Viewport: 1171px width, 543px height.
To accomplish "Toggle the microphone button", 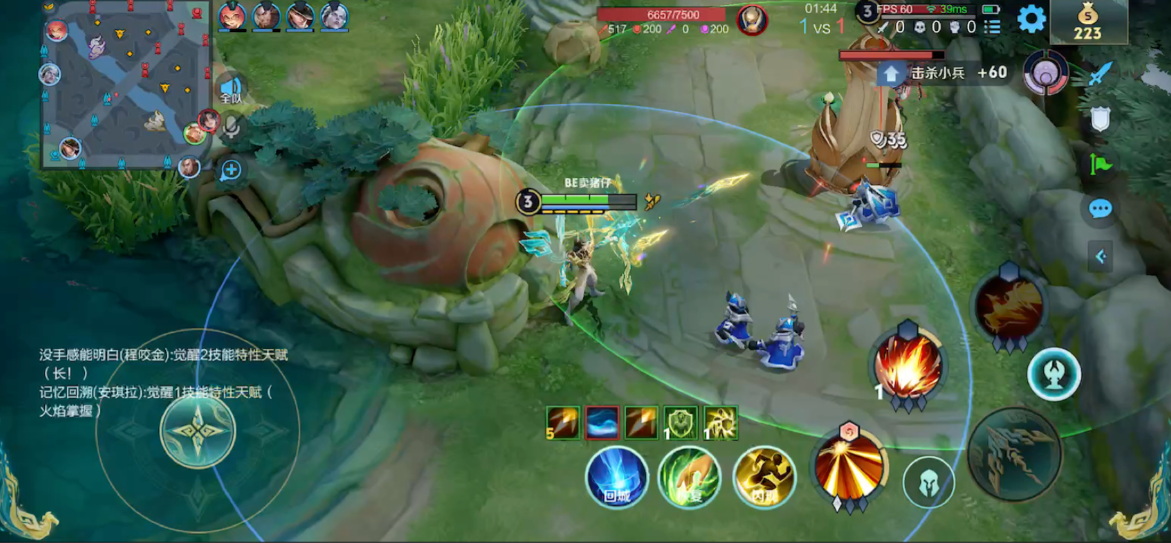I will point(232,127).
